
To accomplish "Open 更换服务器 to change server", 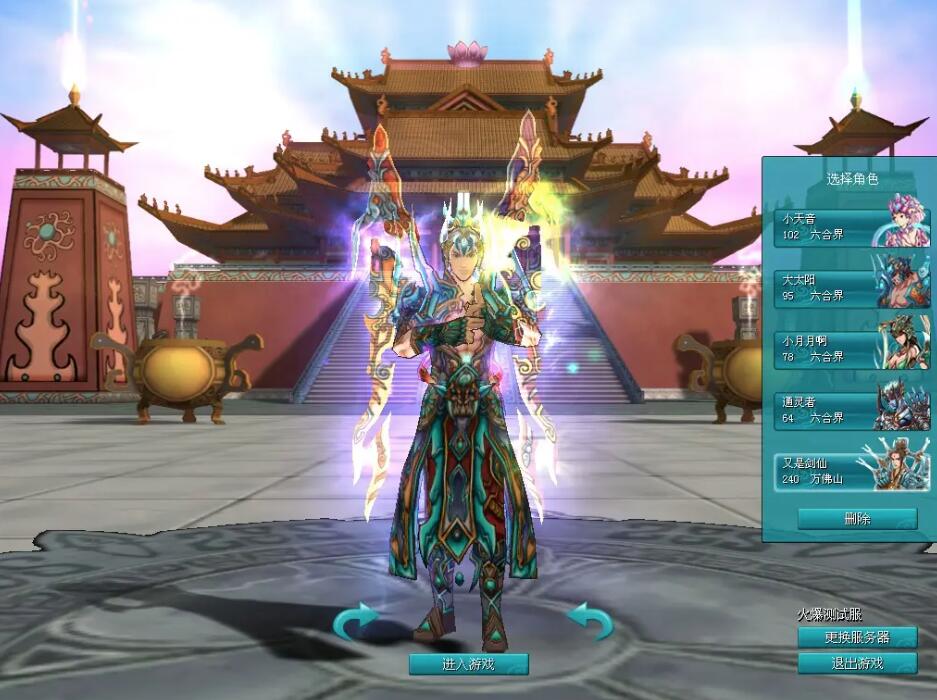I will pos(857,638).
